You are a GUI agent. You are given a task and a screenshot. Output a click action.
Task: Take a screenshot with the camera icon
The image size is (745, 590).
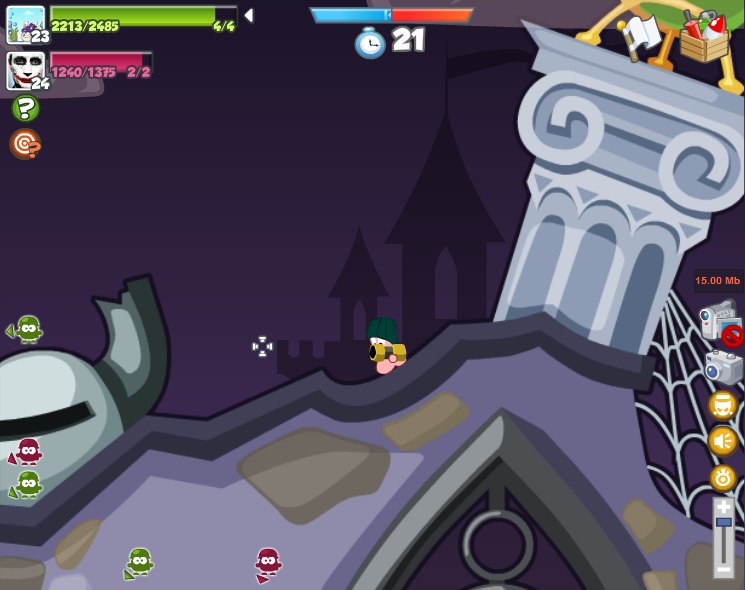723,367
